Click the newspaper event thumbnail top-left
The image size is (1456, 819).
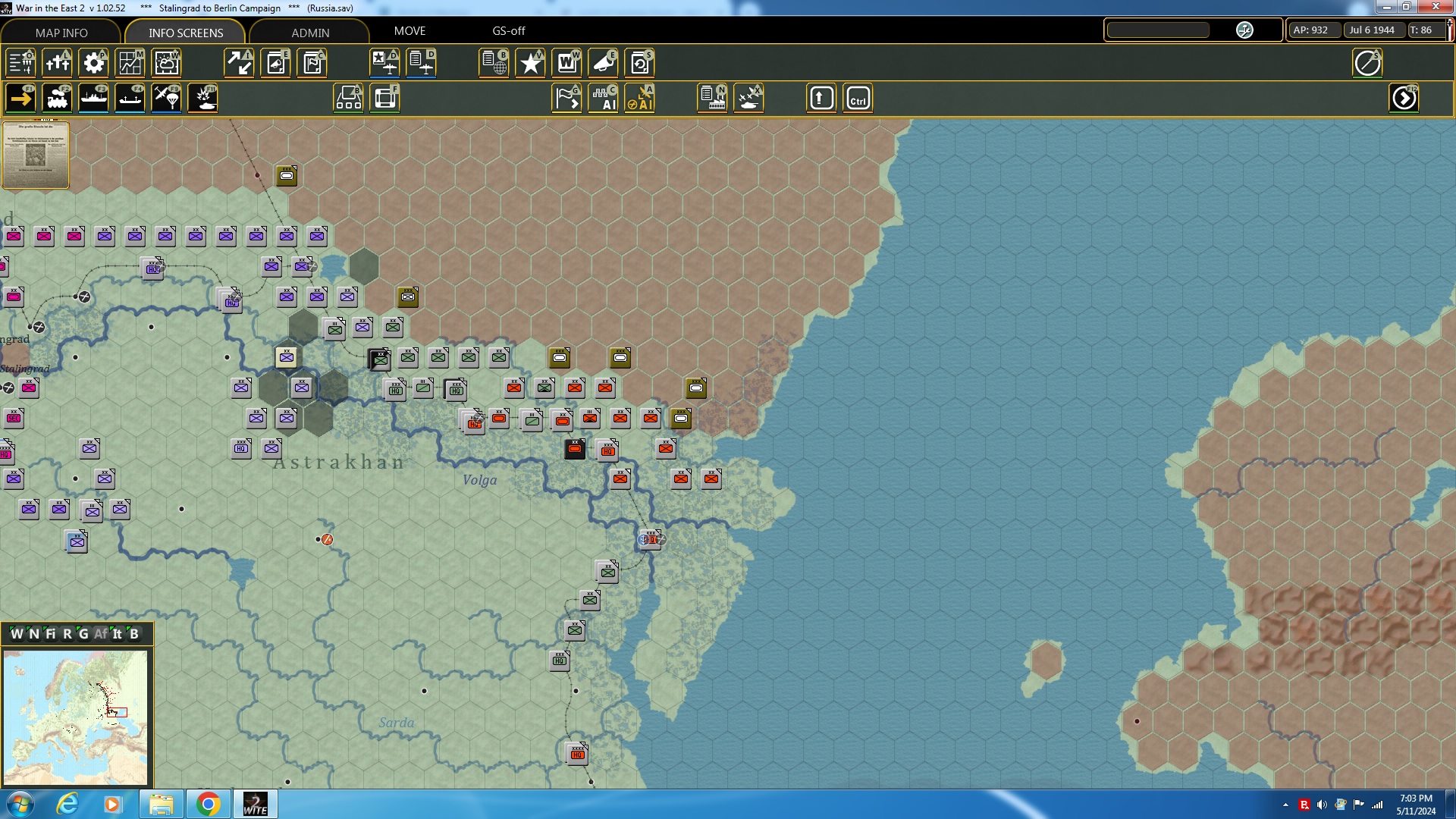[x=35, y=155]
